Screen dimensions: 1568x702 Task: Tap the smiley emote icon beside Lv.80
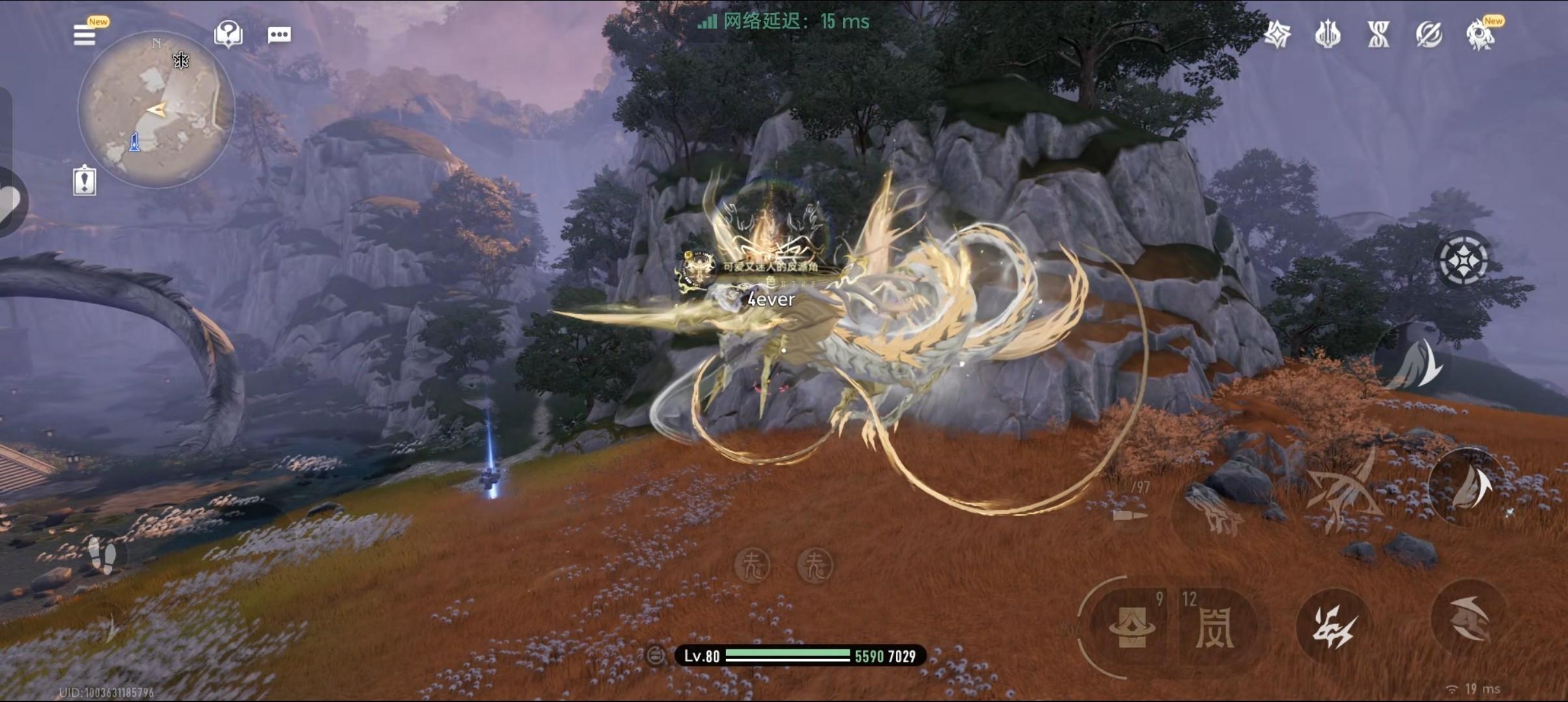click(x=655, y=655)
